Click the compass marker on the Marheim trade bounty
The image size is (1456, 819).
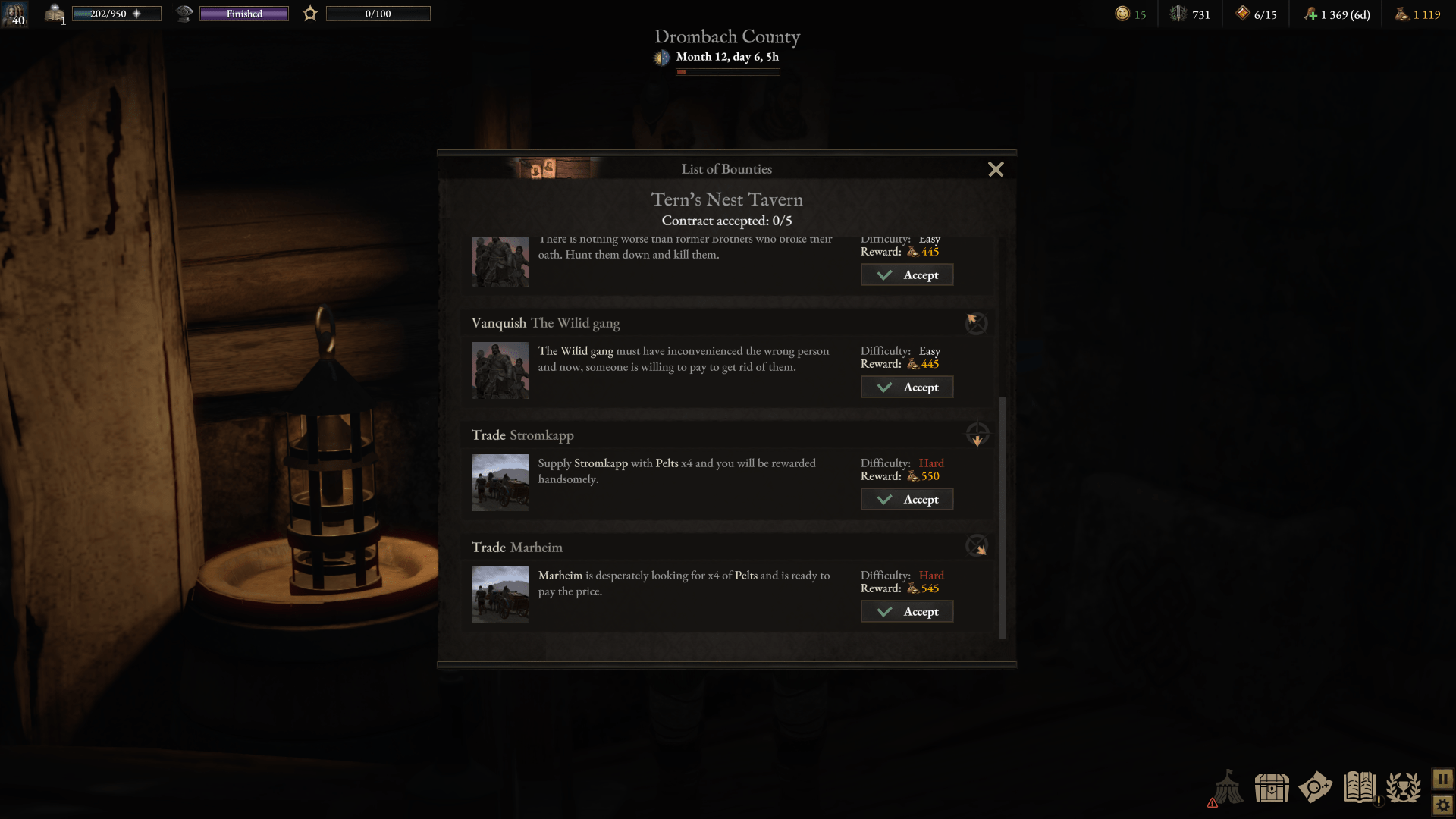[x=977, y=545]
